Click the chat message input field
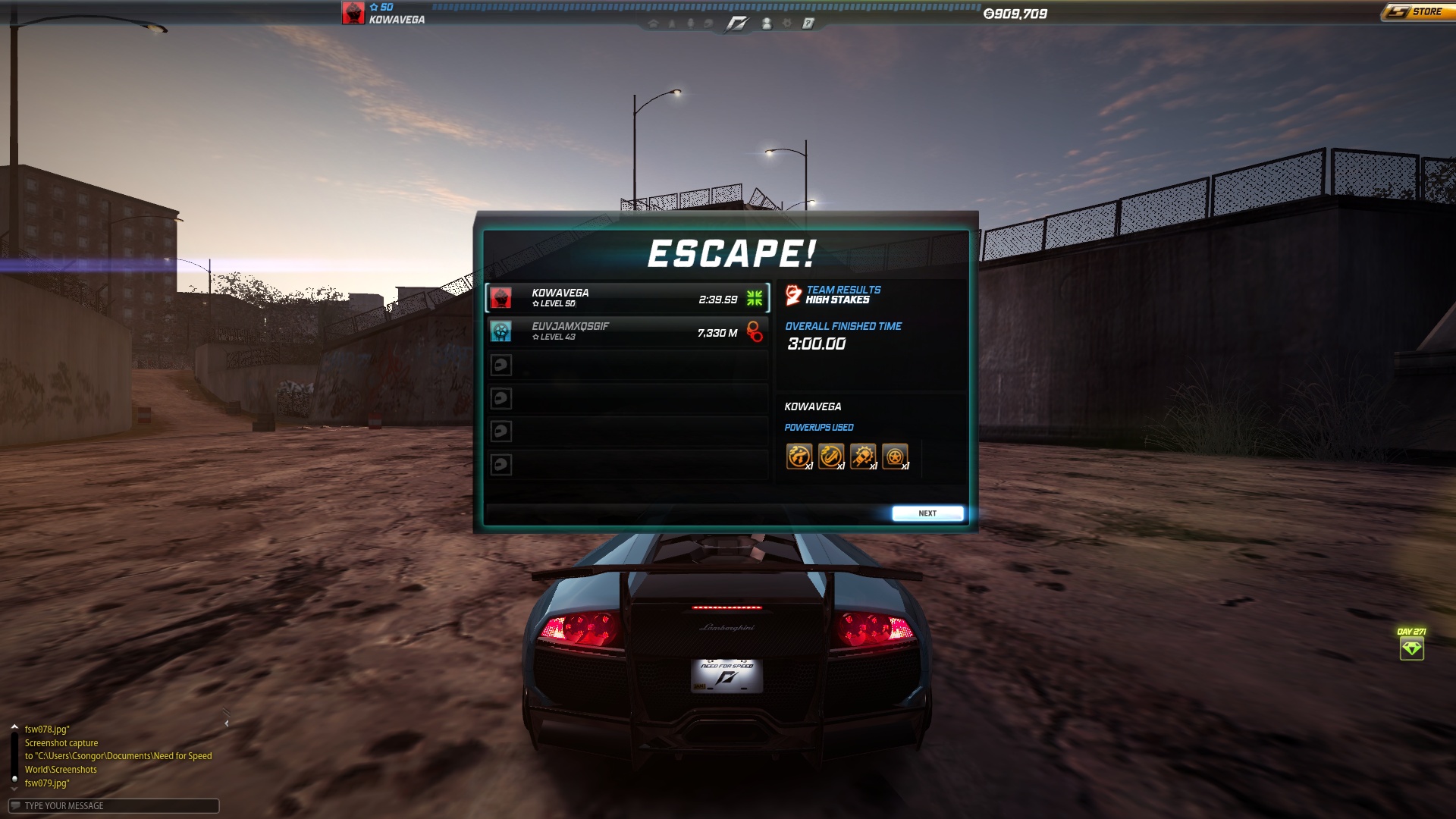1456x819 pixels. (114, 805)
